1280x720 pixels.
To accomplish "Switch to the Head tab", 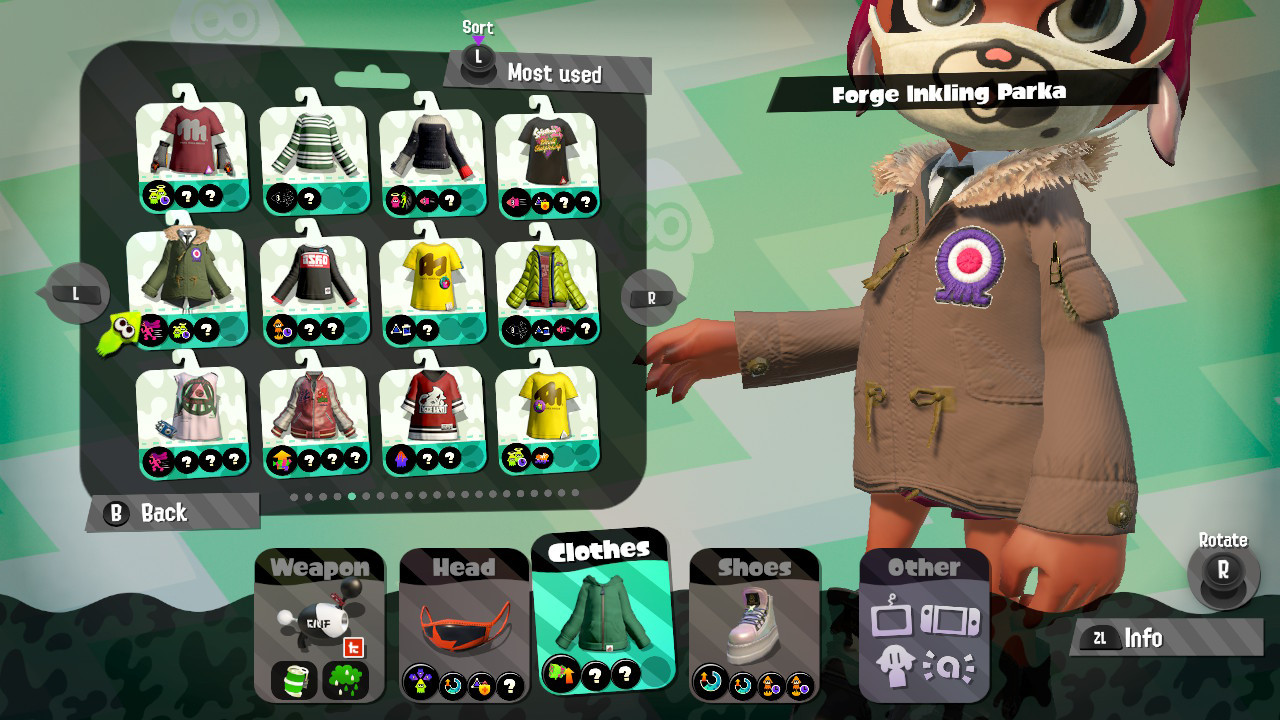I will click(464, 567).
